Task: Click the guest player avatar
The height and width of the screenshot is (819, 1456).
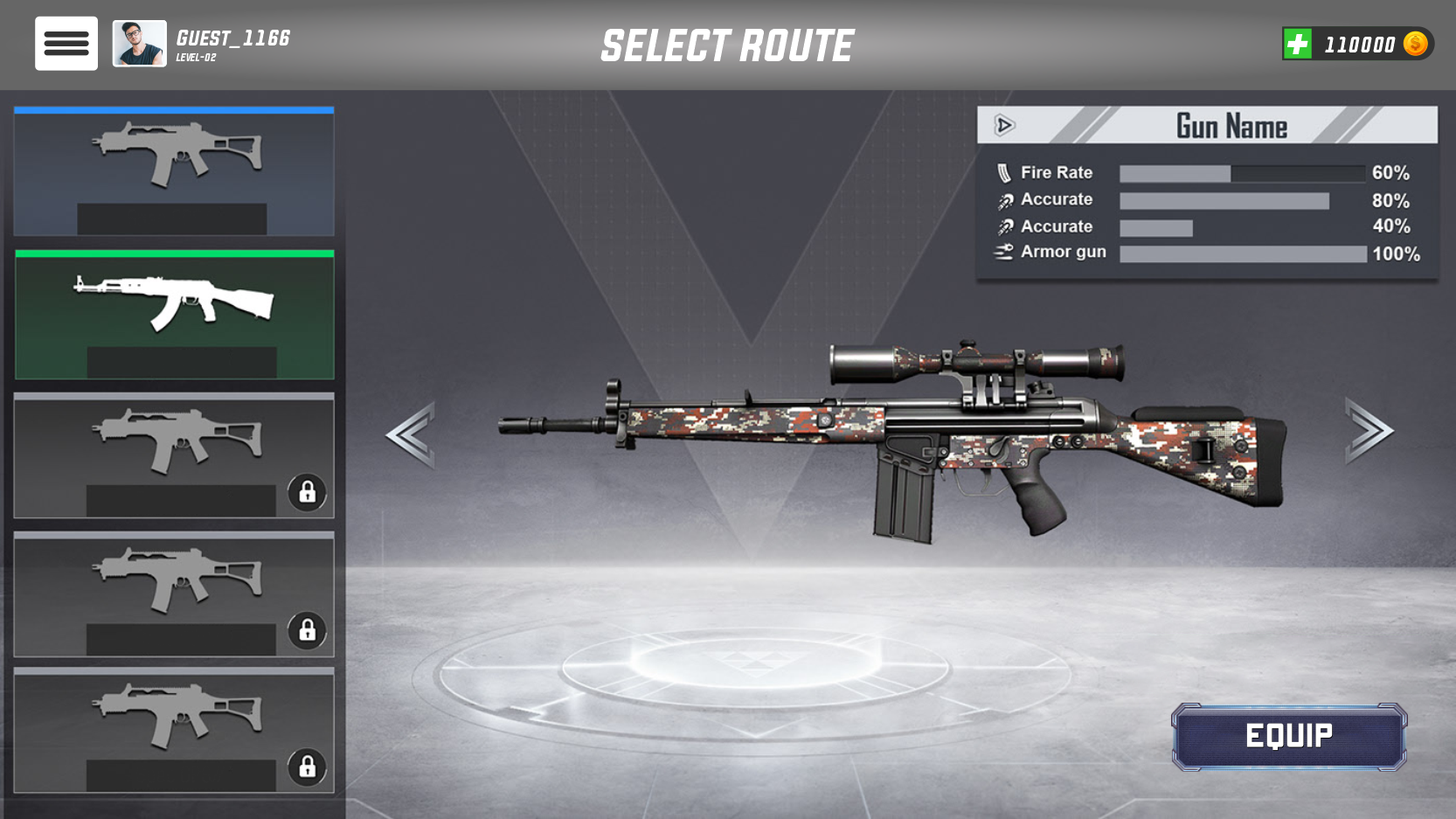Action: click(139, 44)
